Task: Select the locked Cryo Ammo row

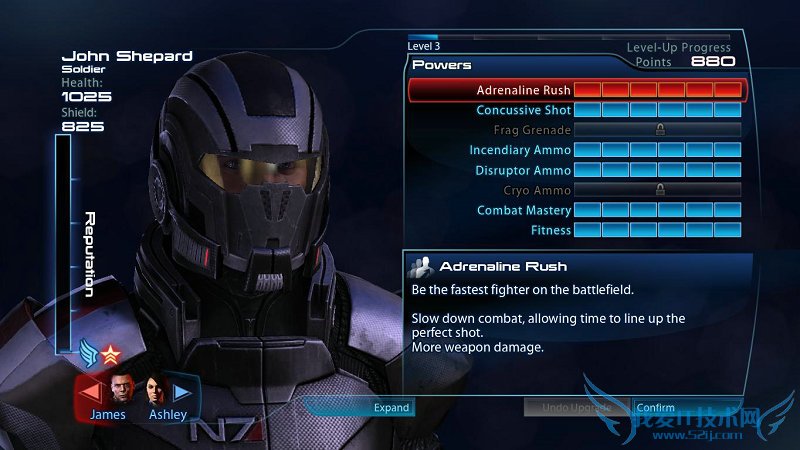Action: pos(575,190)
